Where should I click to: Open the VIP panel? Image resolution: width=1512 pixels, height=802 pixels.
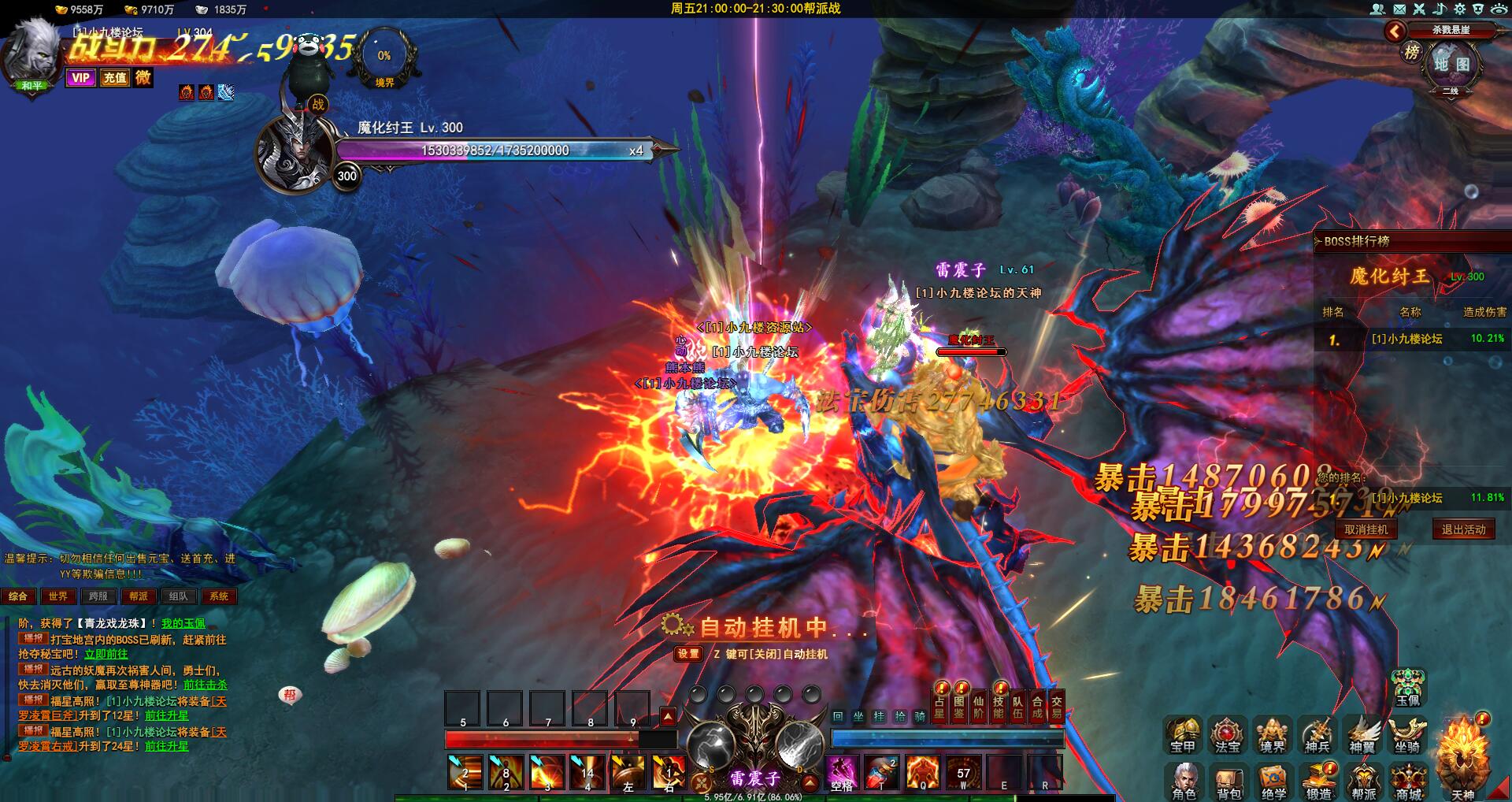click(80, 77)
